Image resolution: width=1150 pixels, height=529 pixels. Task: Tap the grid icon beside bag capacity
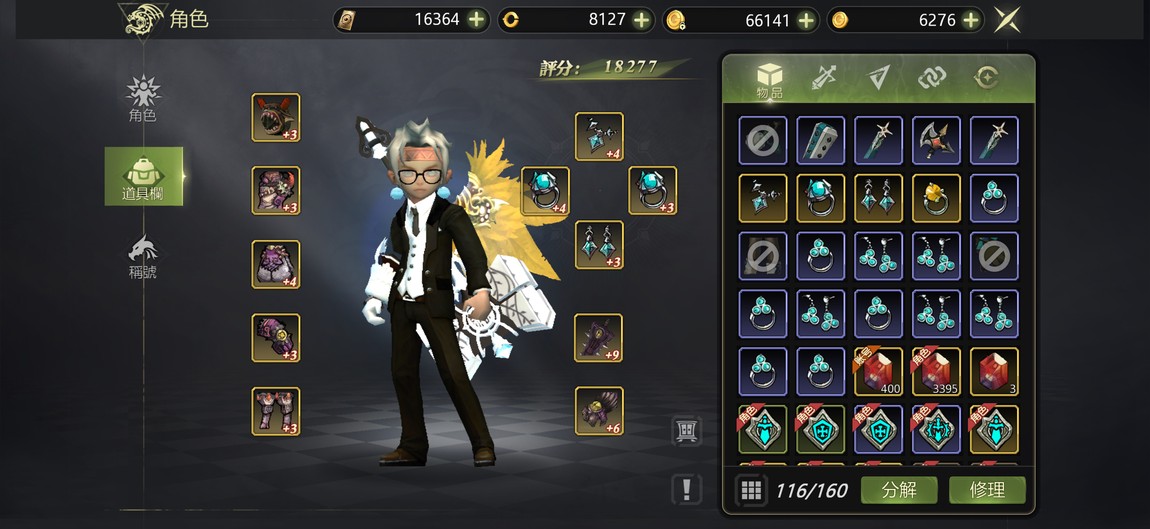point(750,490)
